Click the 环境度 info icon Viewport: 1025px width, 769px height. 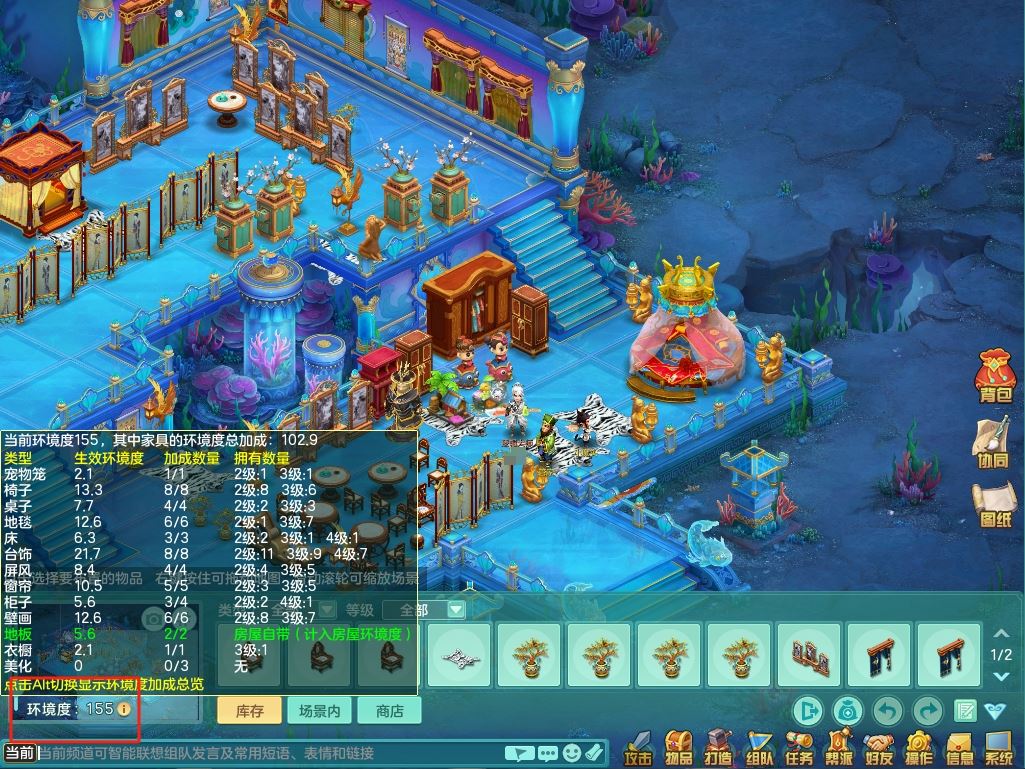(124, 709)
